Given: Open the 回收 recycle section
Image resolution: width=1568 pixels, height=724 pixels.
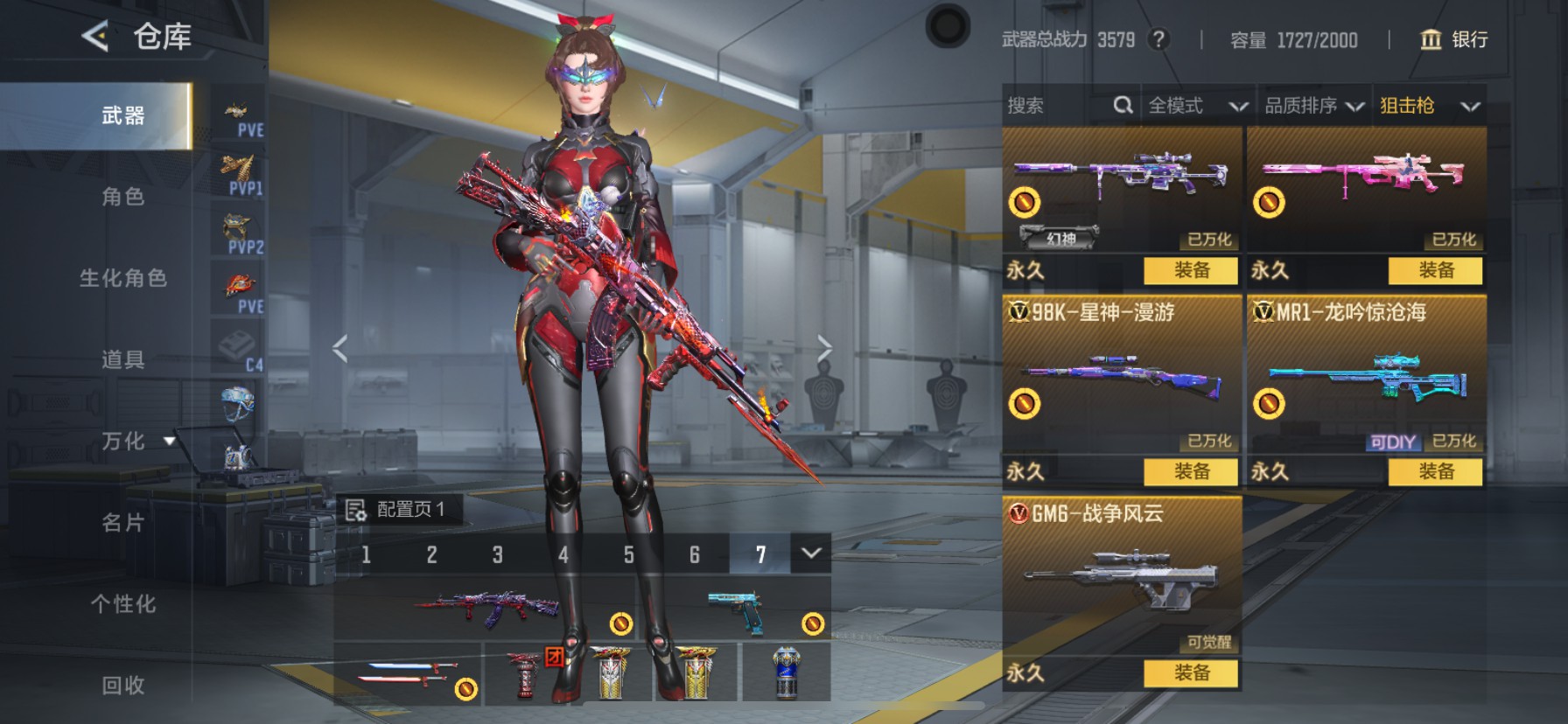Looking at the screenshot, I should pyautogui.click(x=122, y=686).
